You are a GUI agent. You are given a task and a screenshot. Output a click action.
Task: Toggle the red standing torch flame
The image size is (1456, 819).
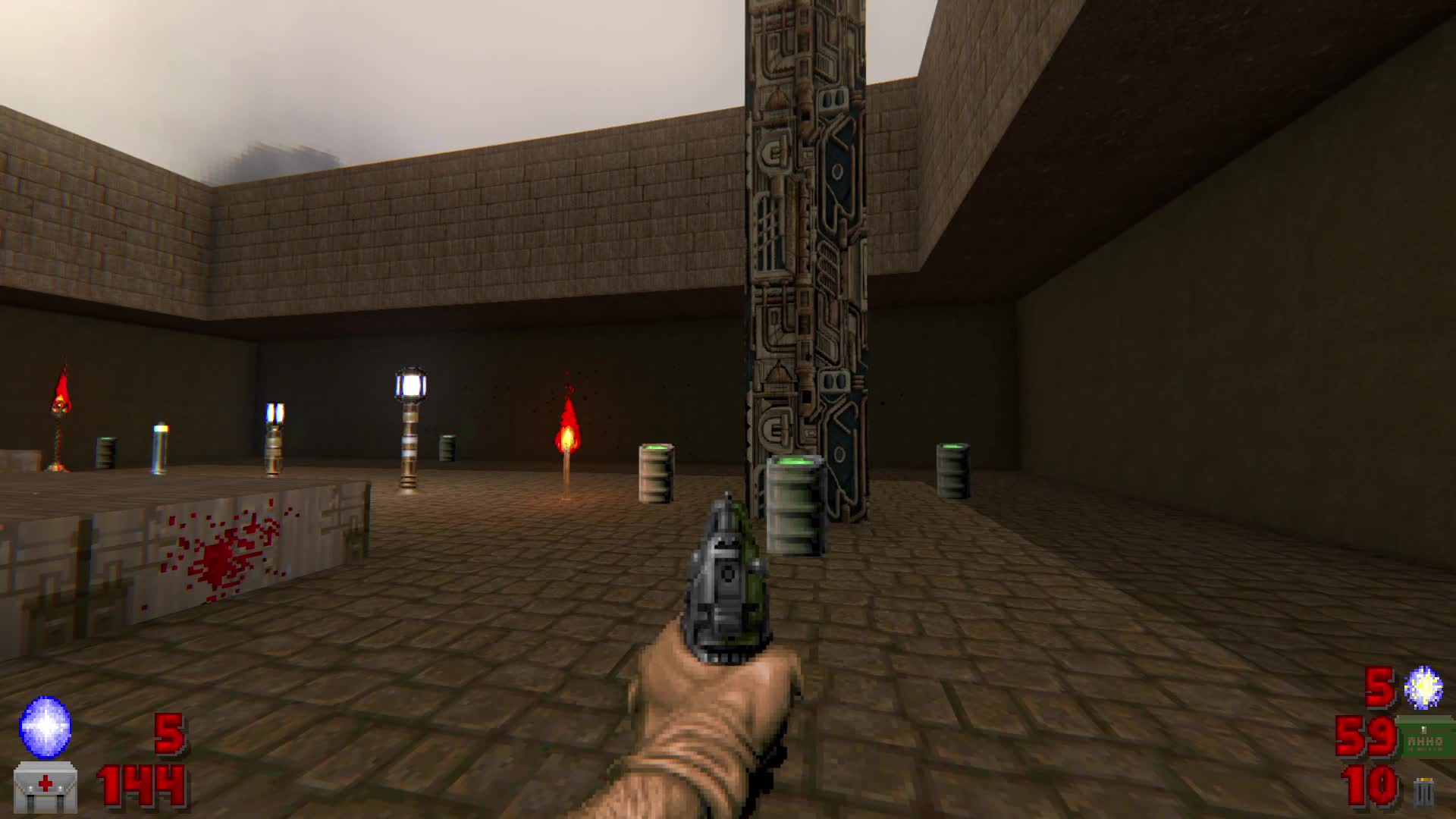[566, 436]
